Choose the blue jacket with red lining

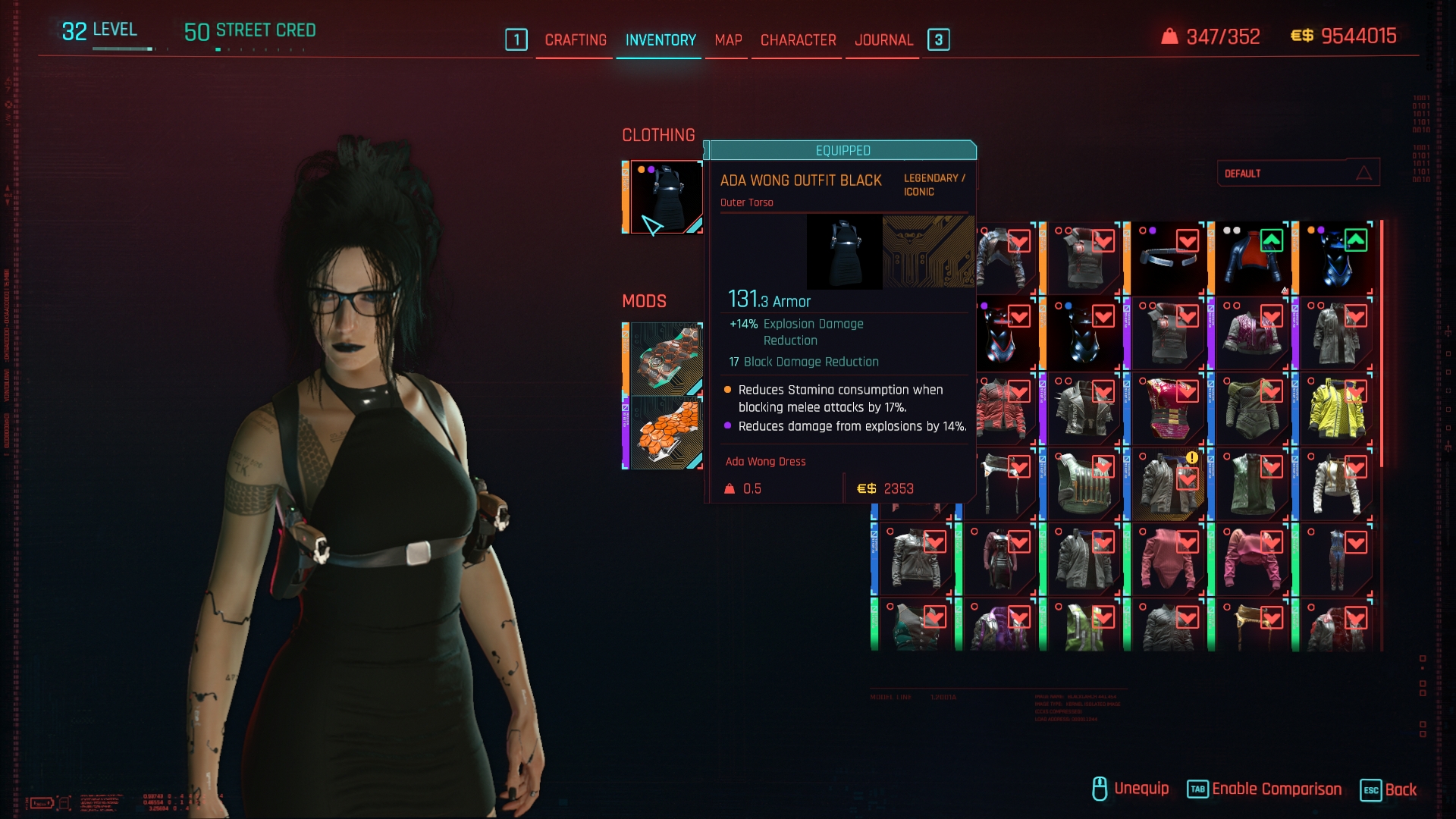pos(1251,259)
